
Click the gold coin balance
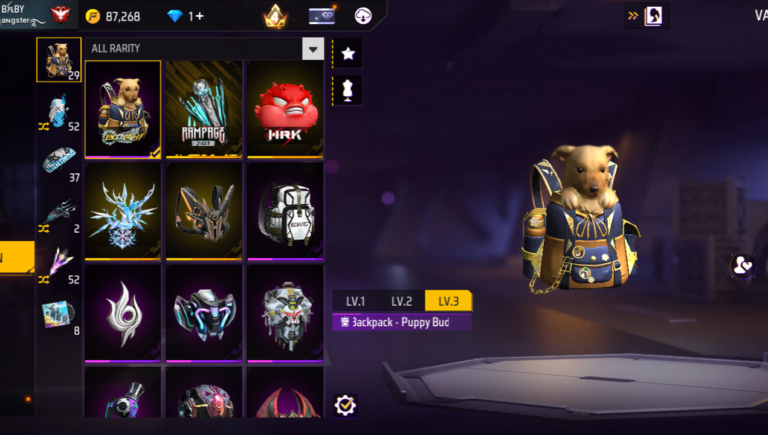pos(113,16)
